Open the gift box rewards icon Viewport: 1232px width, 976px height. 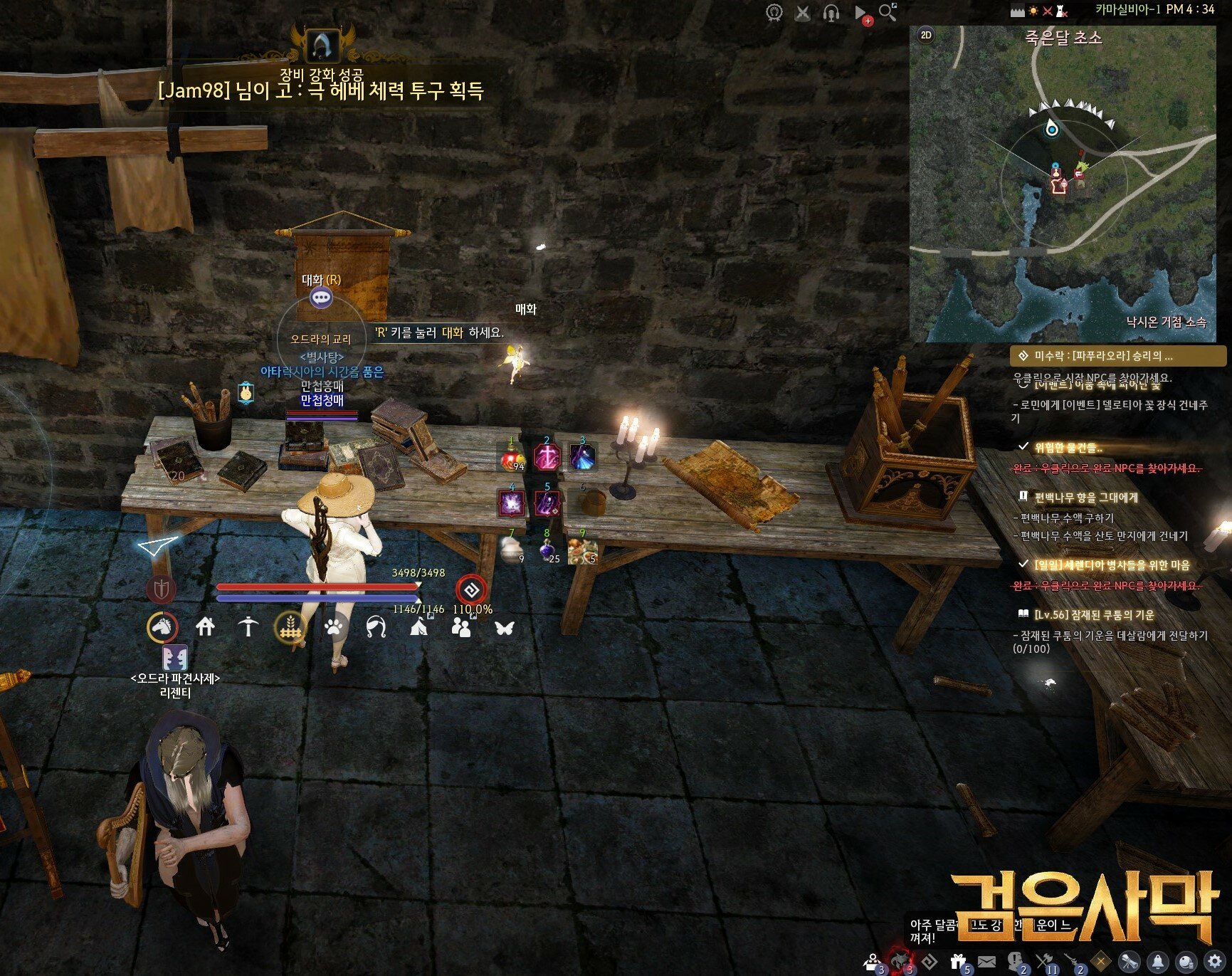point(958,962)
